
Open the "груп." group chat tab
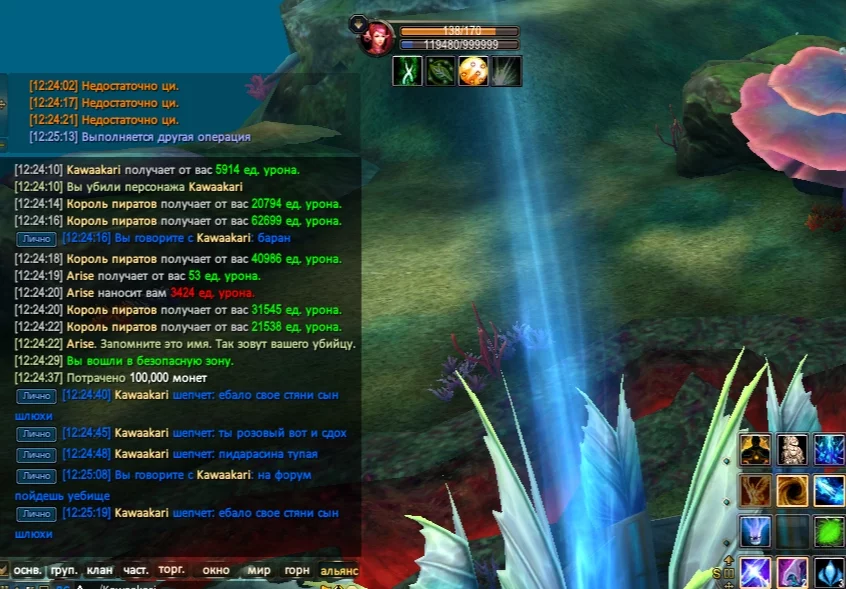(x=64, y=570)
